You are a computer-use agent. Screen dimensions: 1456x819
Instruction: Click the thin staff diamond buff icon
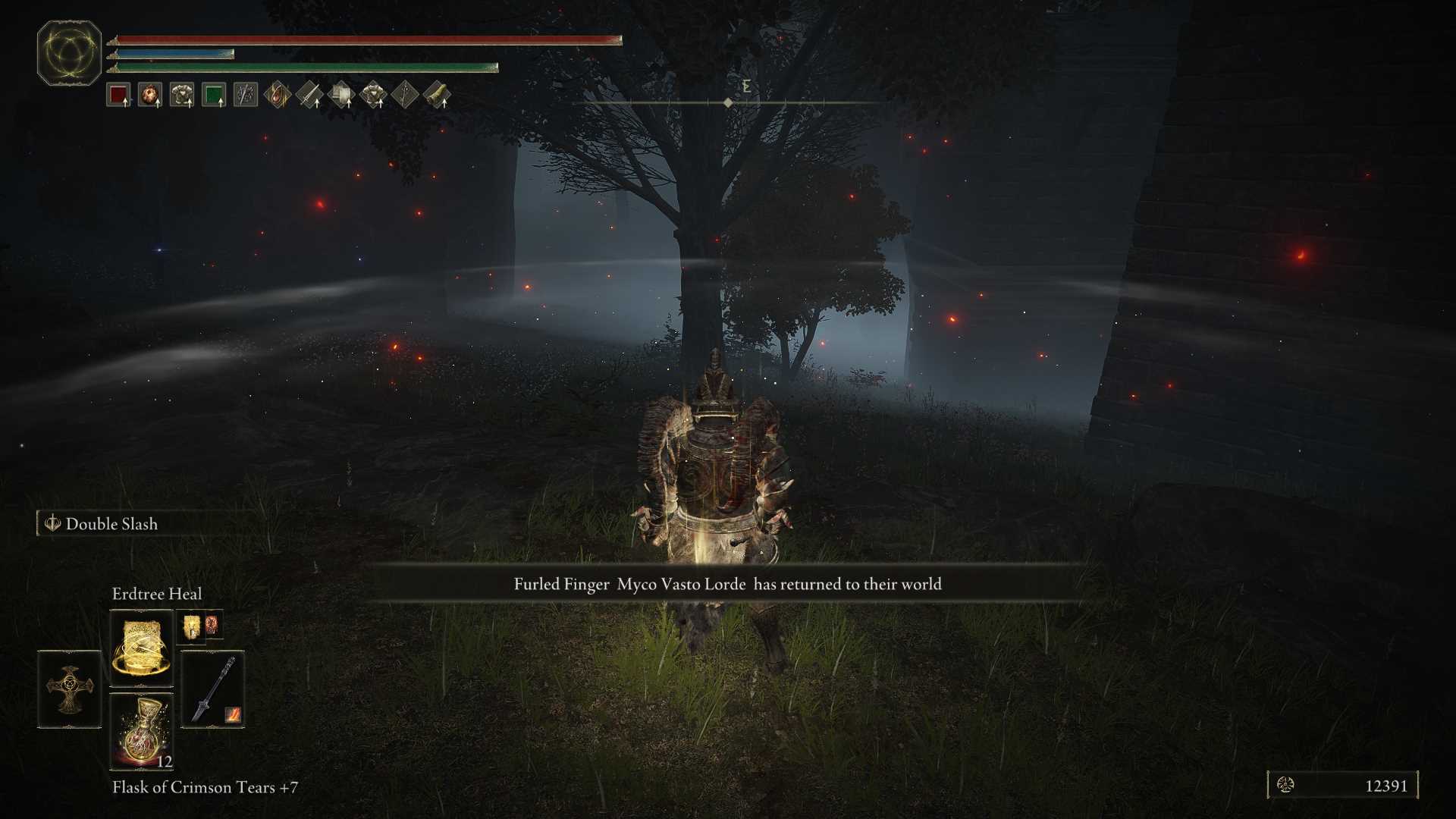click(405, 96)
